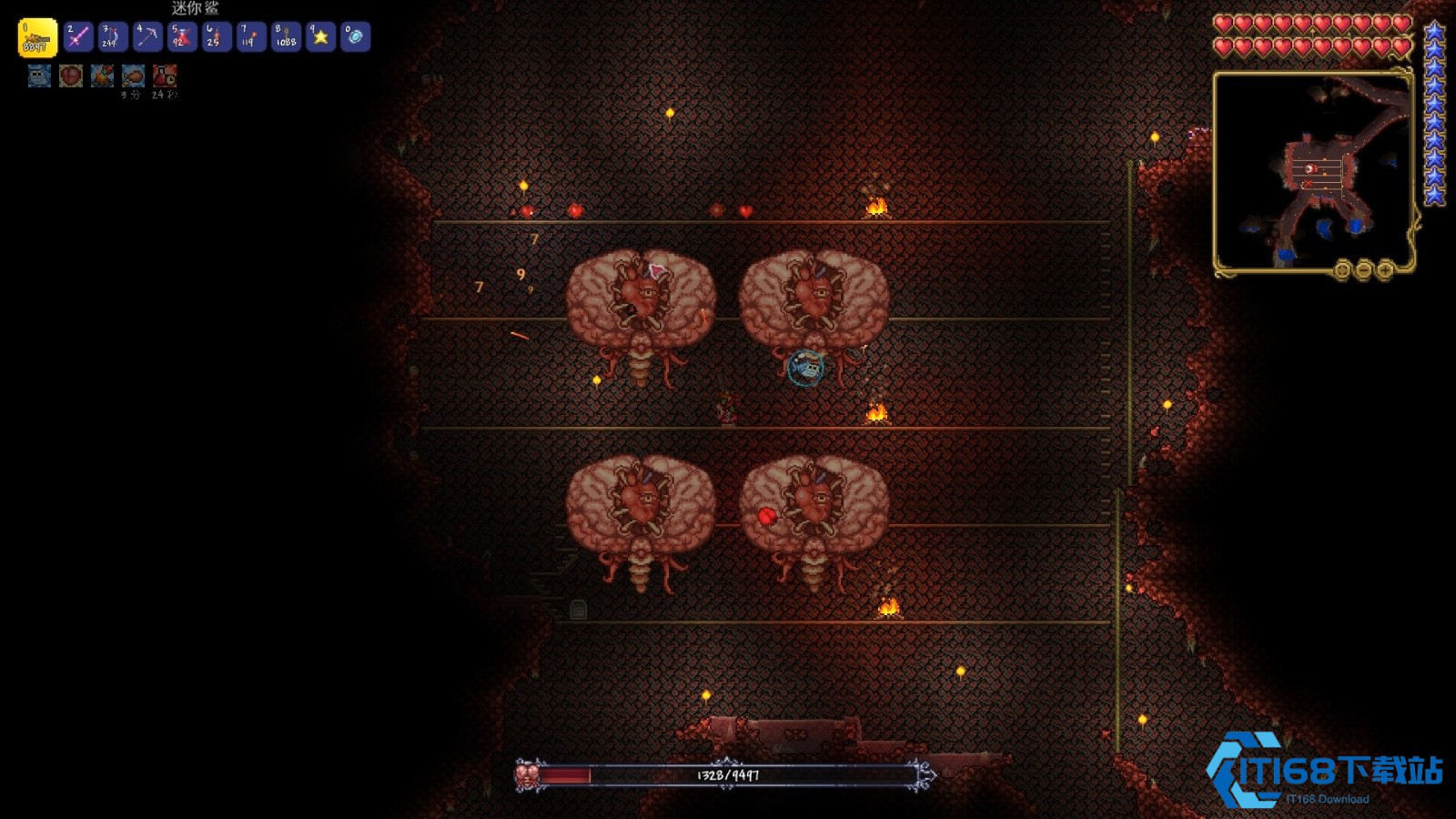Use the red healing potion slot
The image size is (1456, 819).
click(182, 37)
